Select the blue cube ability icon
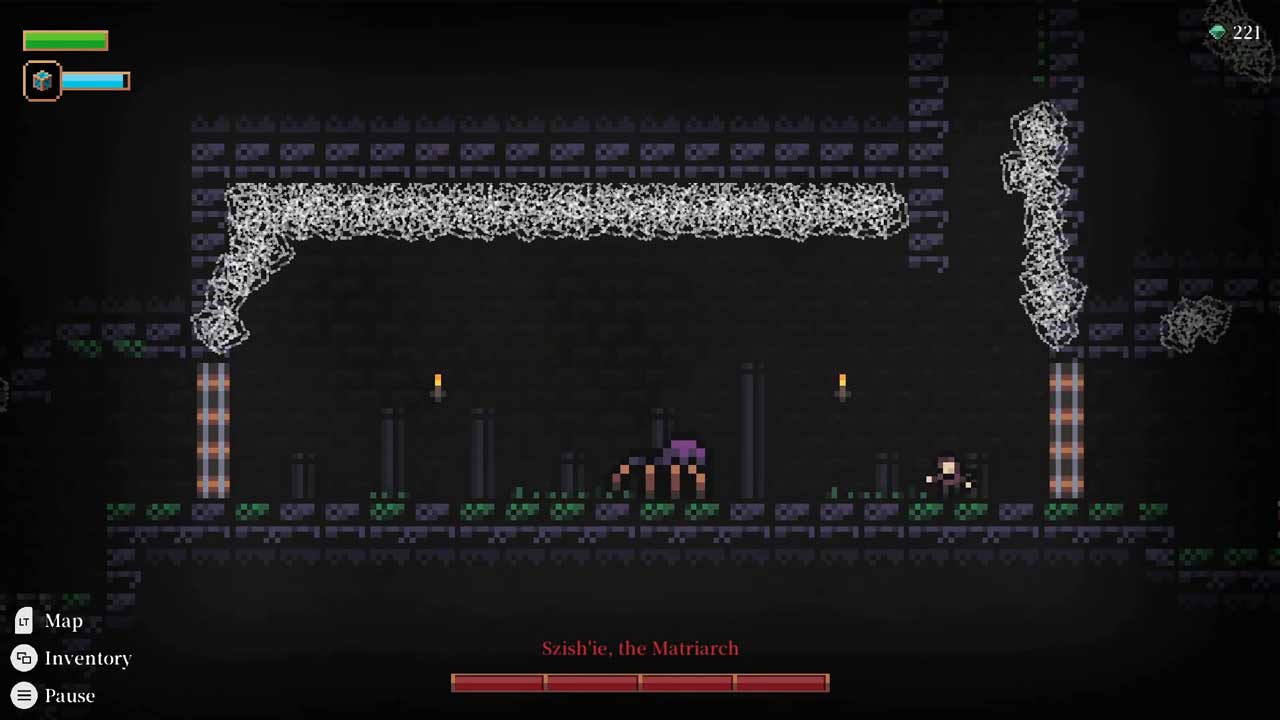The height and width of the screenshot is (720, 1280). 42,81
